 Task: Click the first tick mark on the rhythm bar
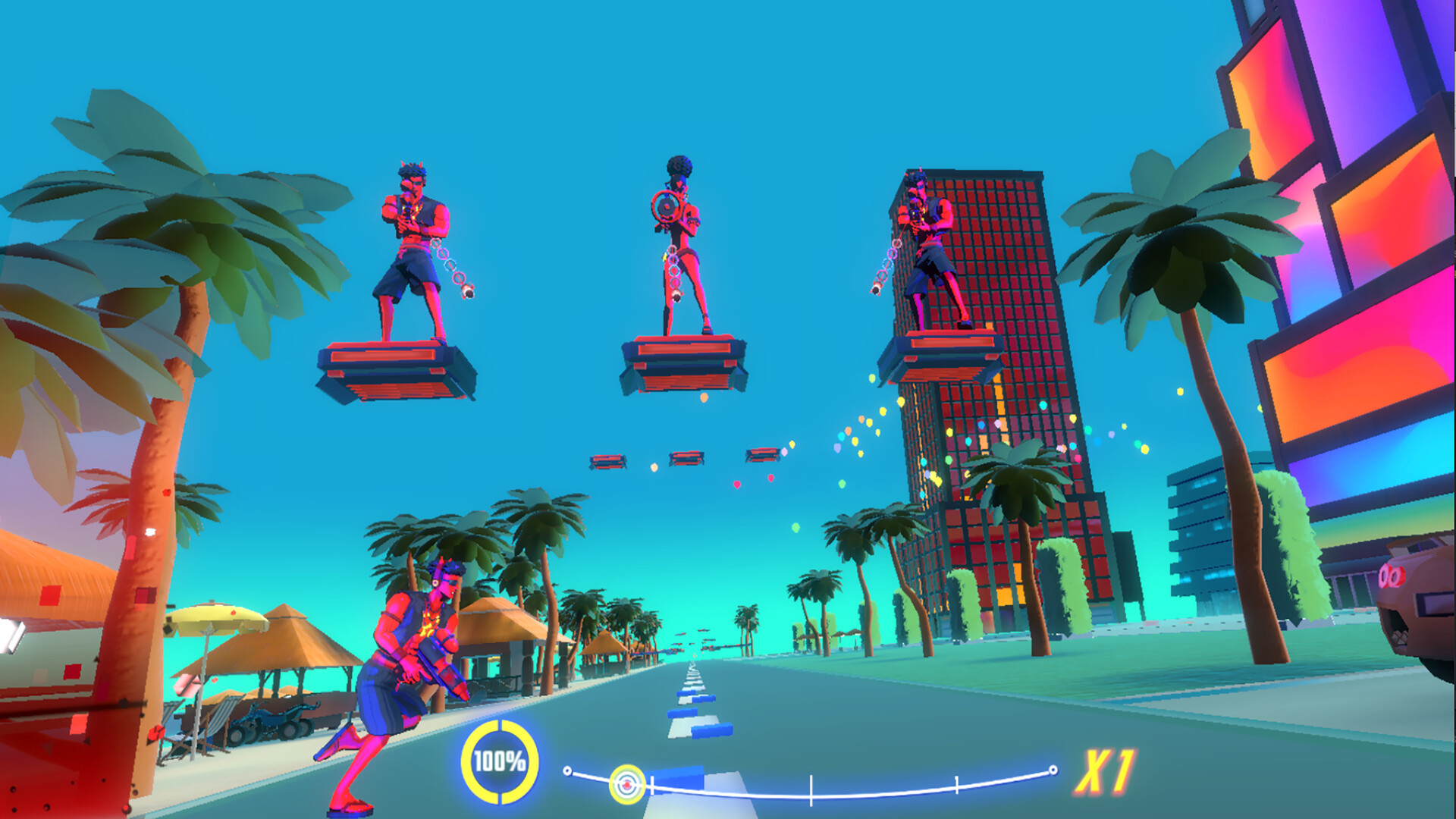coord(651,784)
